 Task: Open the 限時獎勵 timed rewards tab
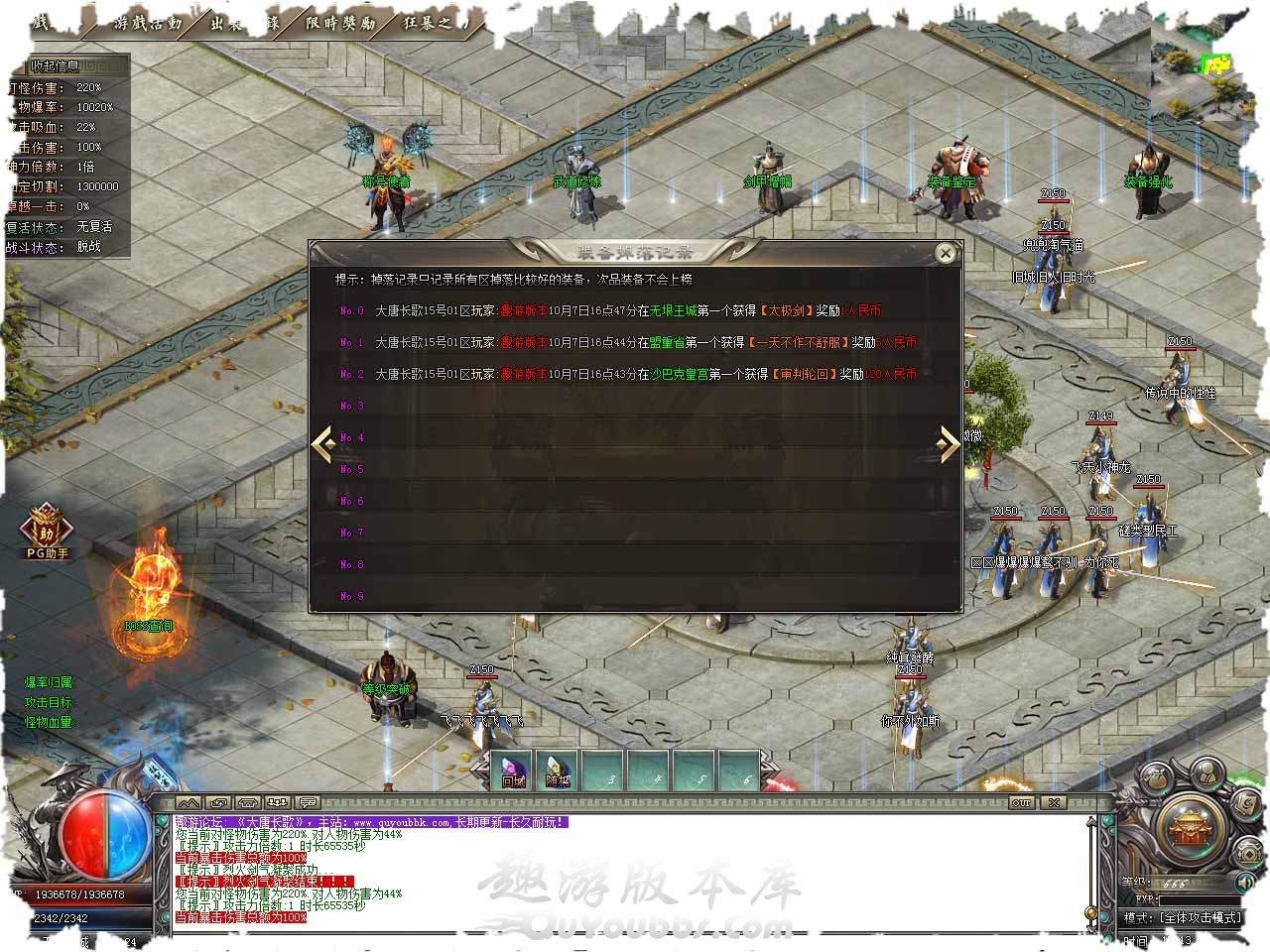[x=340, y=23]
